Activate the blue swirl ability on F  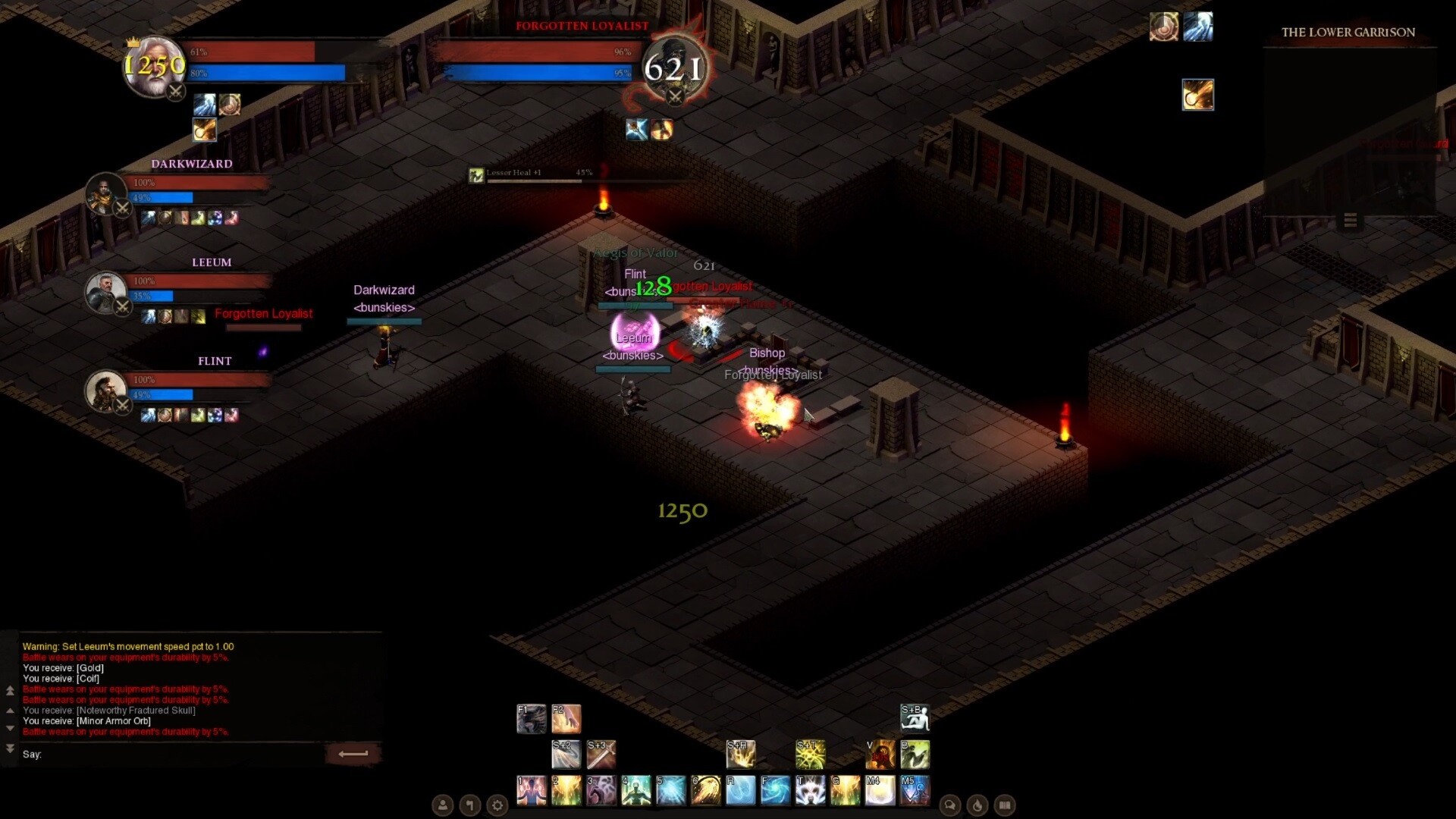point(775,790)
